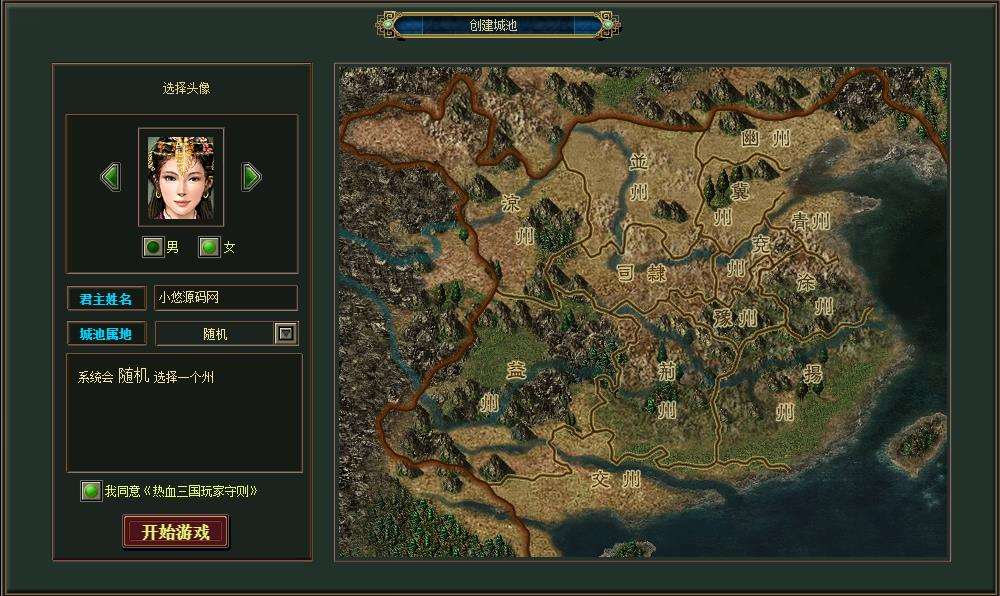Select the female lord portrait image
Screen dimensions: 1000x596
tap(181, 177)
